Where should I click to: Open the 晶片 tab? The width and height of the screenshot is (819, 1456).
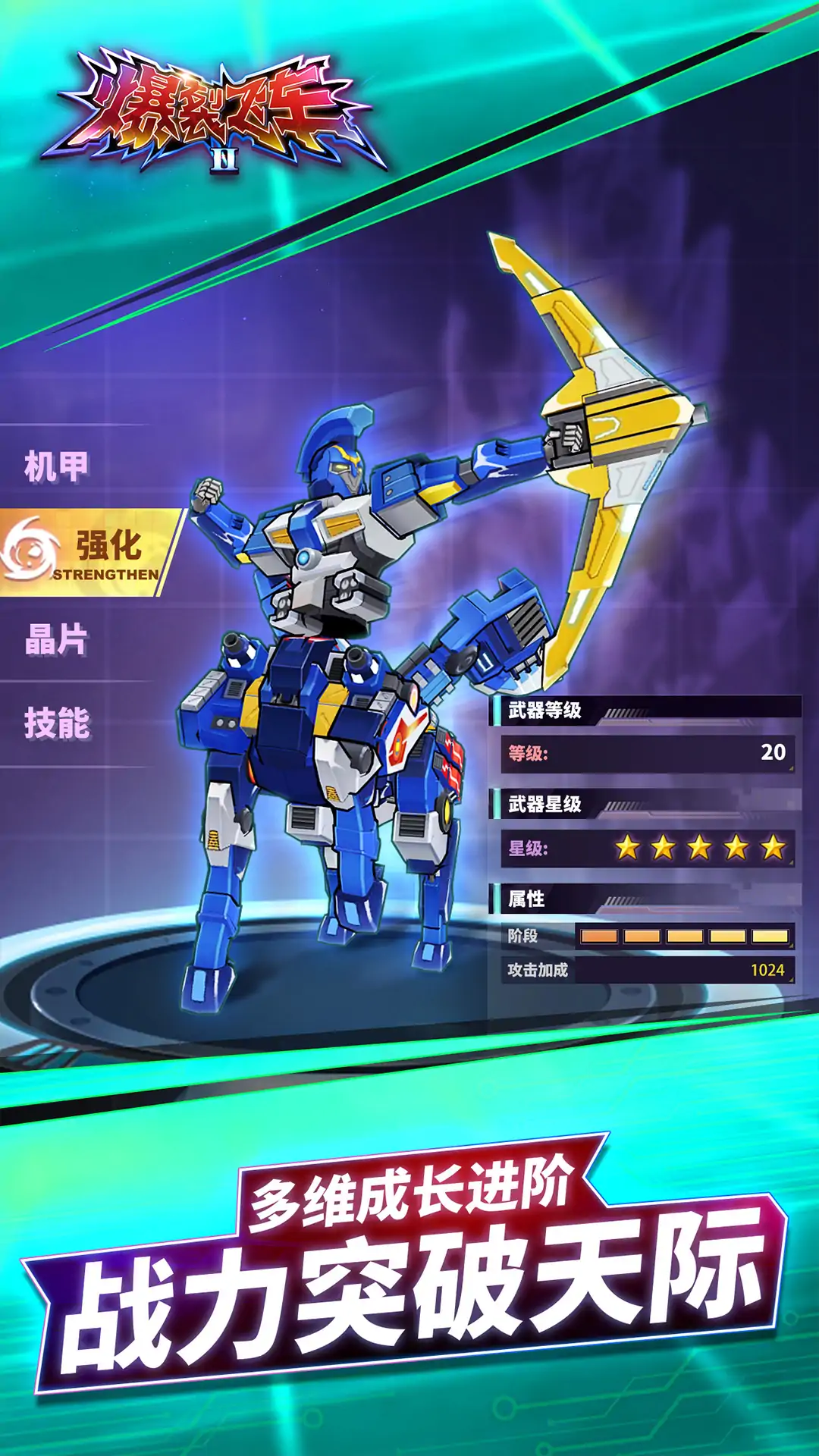click(57, 639)
